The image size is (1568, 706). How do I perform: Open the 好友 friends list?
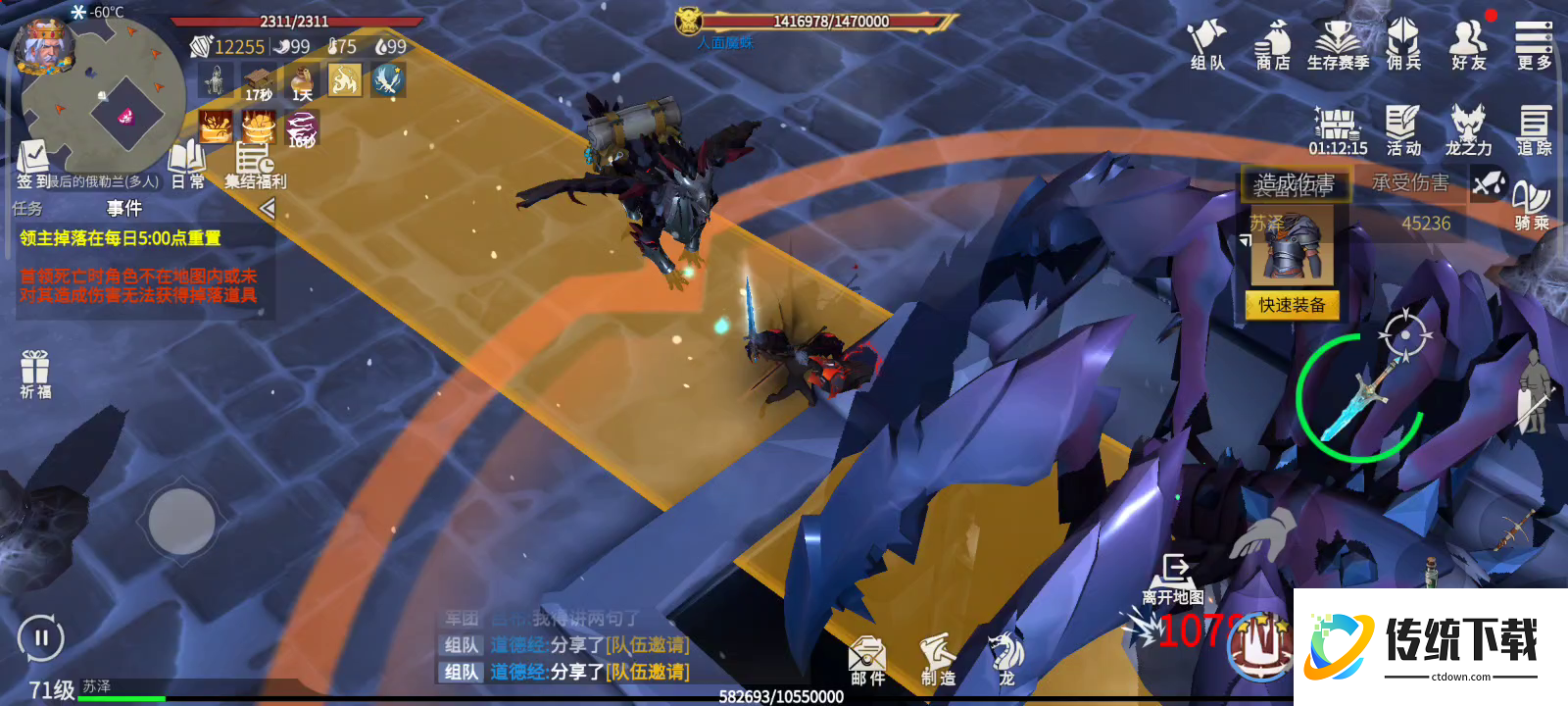tap(1468, 46)
